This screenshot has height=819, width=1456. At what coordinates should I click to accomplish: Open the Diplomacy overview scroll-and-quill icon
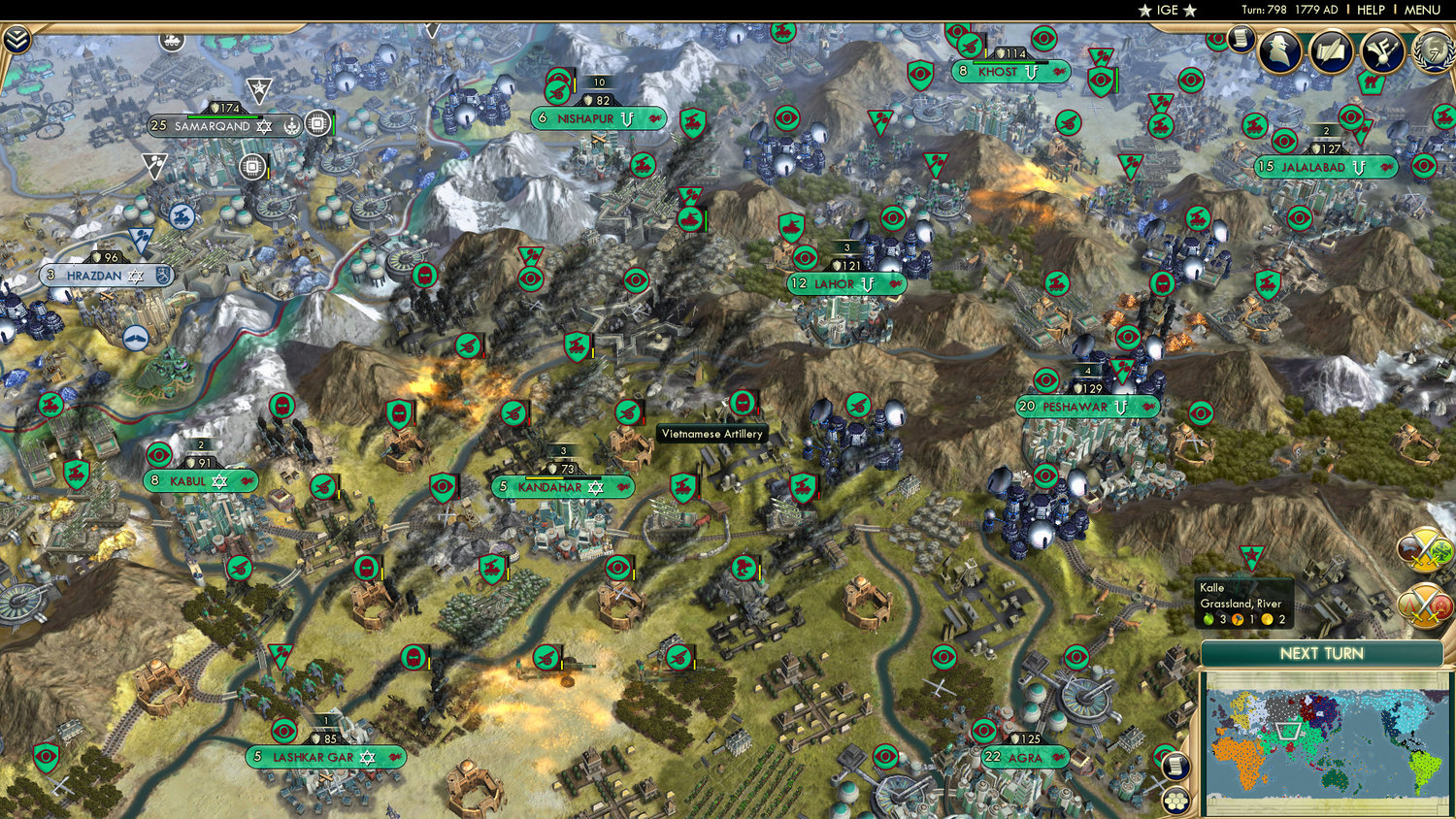[1330, 49]
